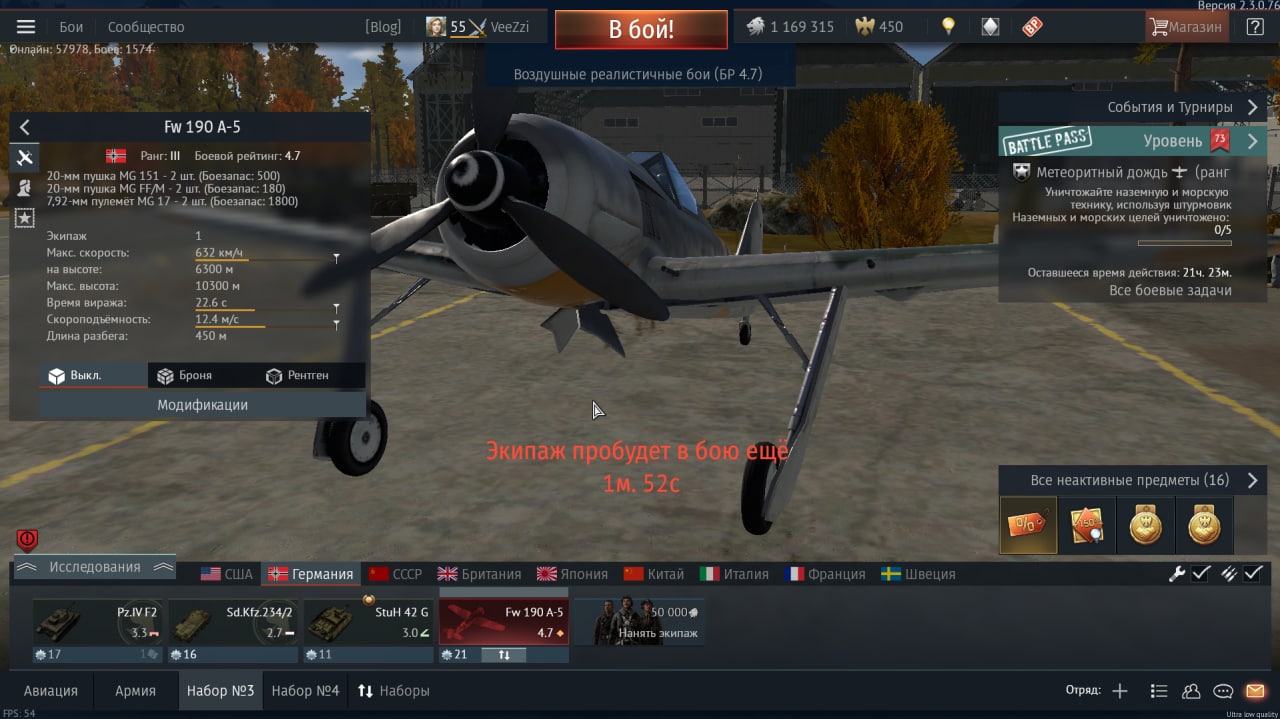The width and height of the screenshot is (1280, 719).
Task: Select the США nation tab
Action: (x=227, y=574)
